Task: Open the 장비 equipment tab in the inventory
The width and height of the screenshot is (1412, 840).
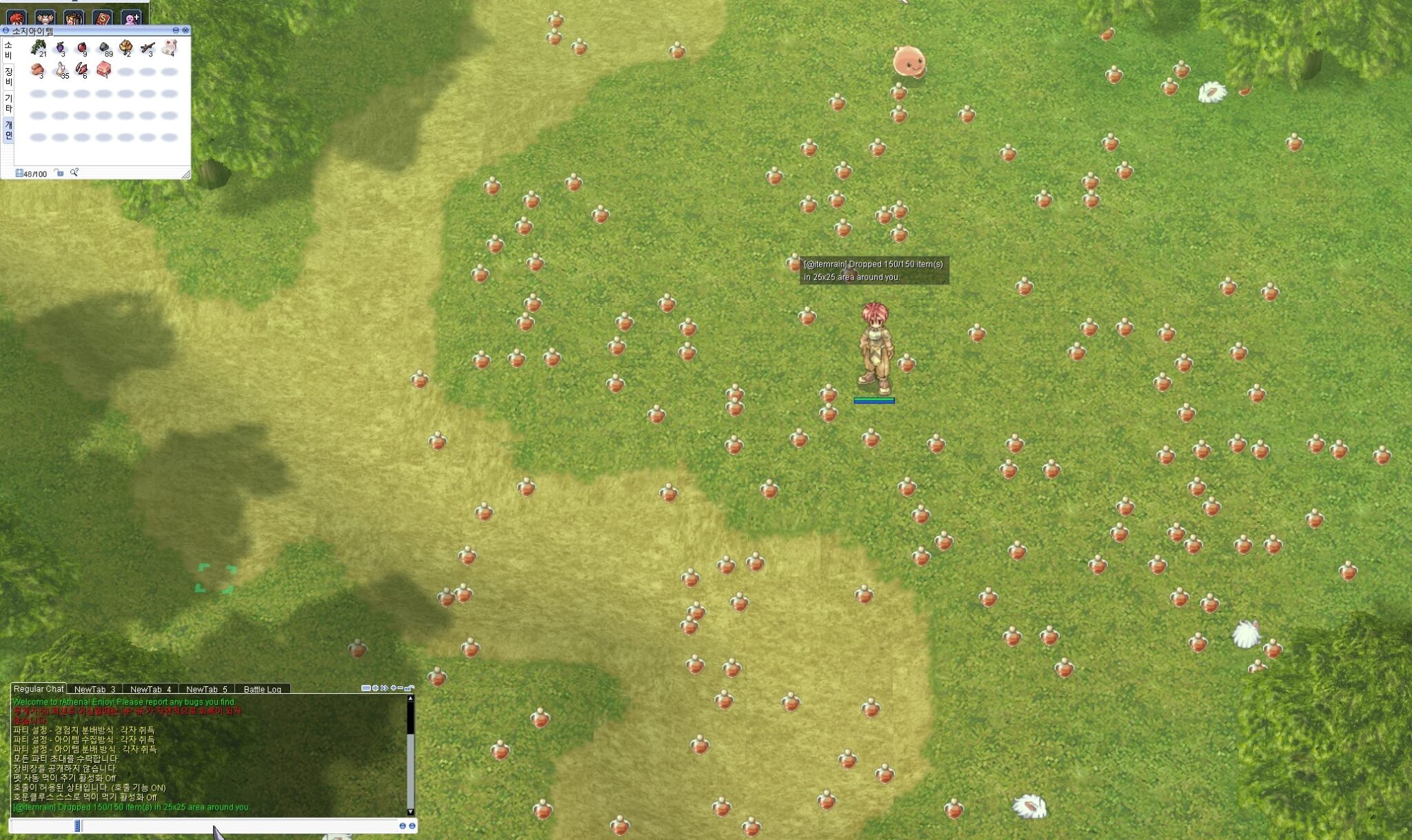Action: click(x=9, y=78)
